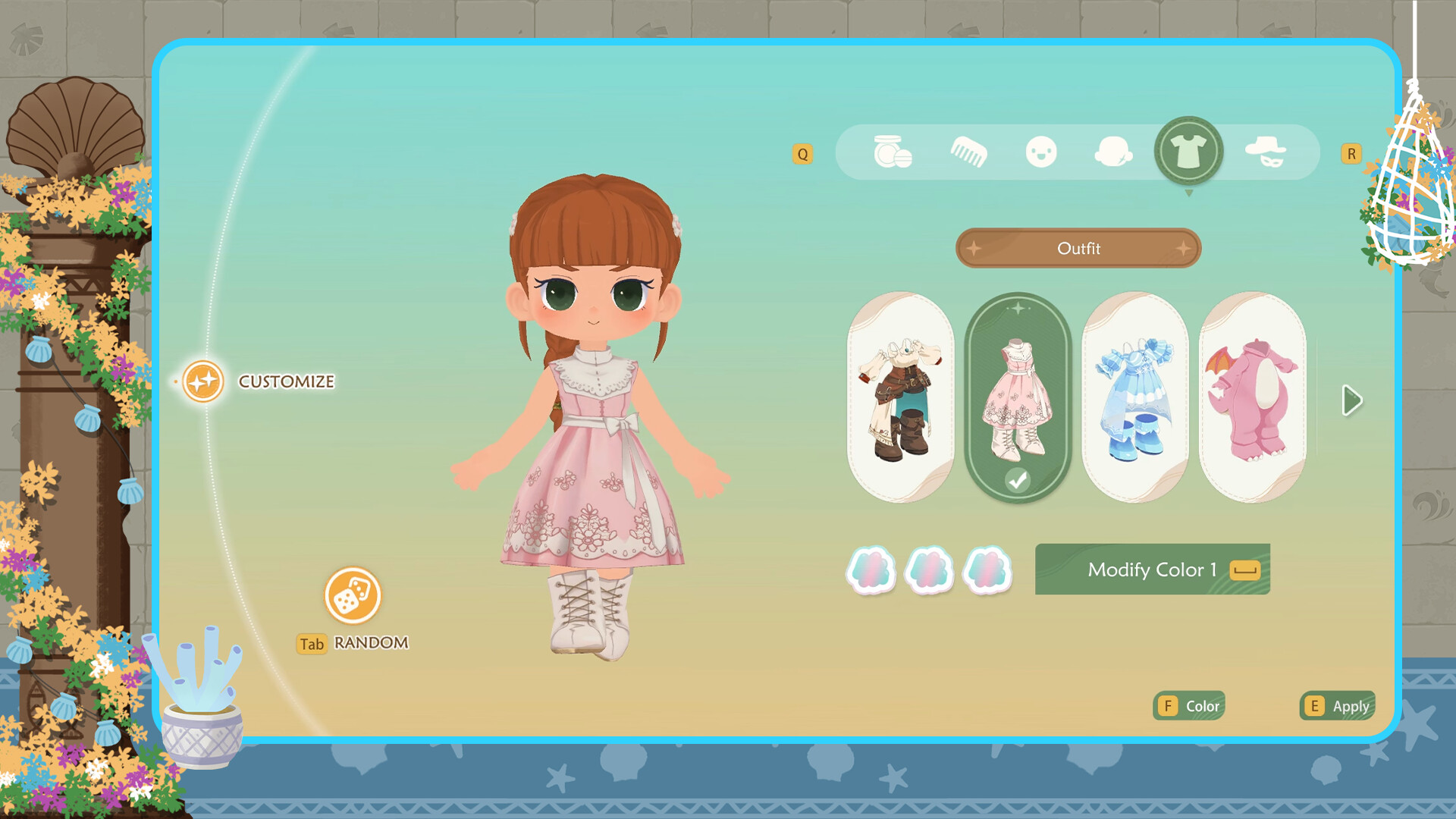Switch categories using the Q key button
Viewport: 1456px width, 819px height.
pos(802,154)
